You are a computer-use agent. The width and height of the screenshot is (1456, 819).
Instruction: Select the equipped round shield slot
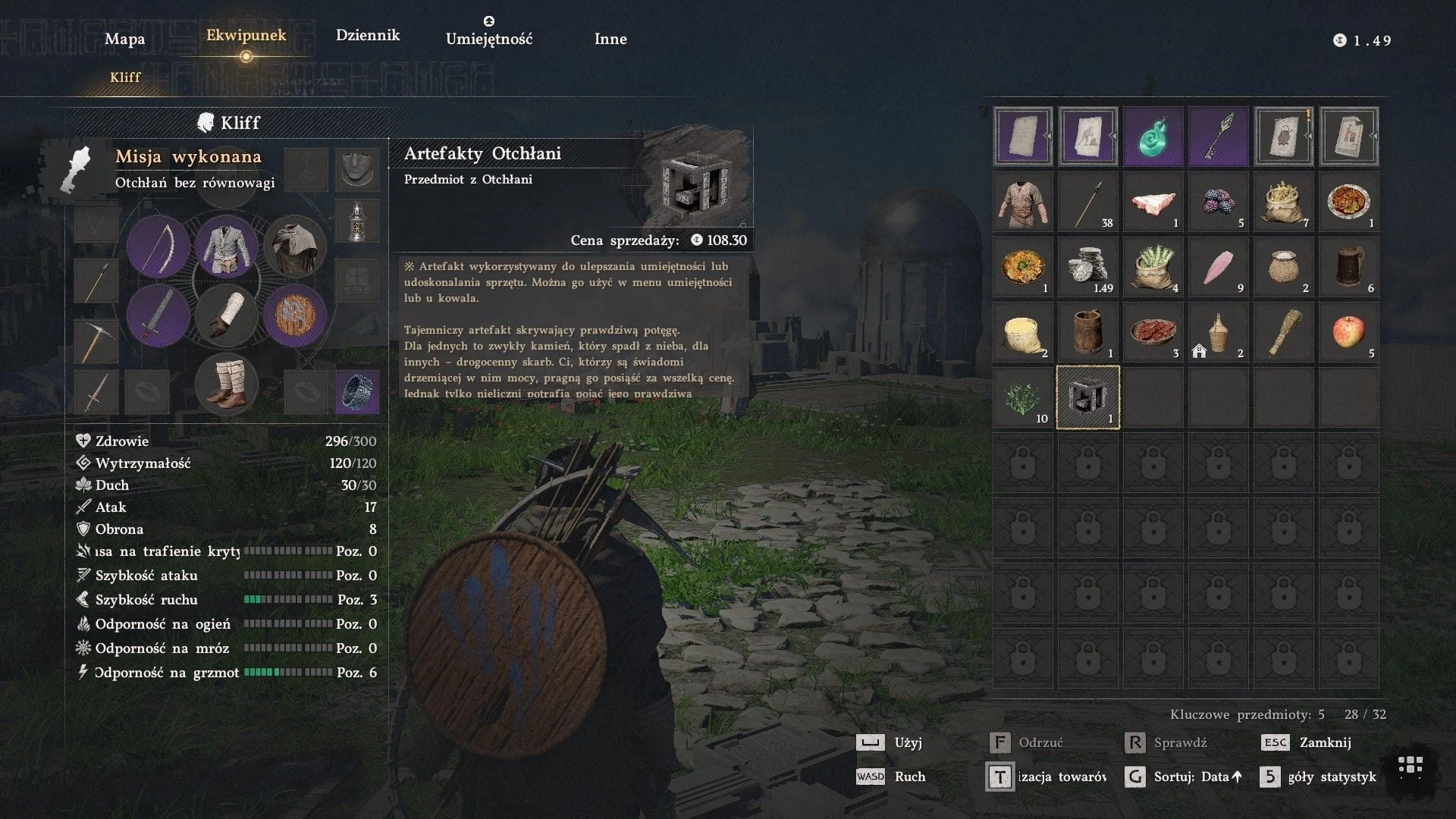tap(295, 315)
